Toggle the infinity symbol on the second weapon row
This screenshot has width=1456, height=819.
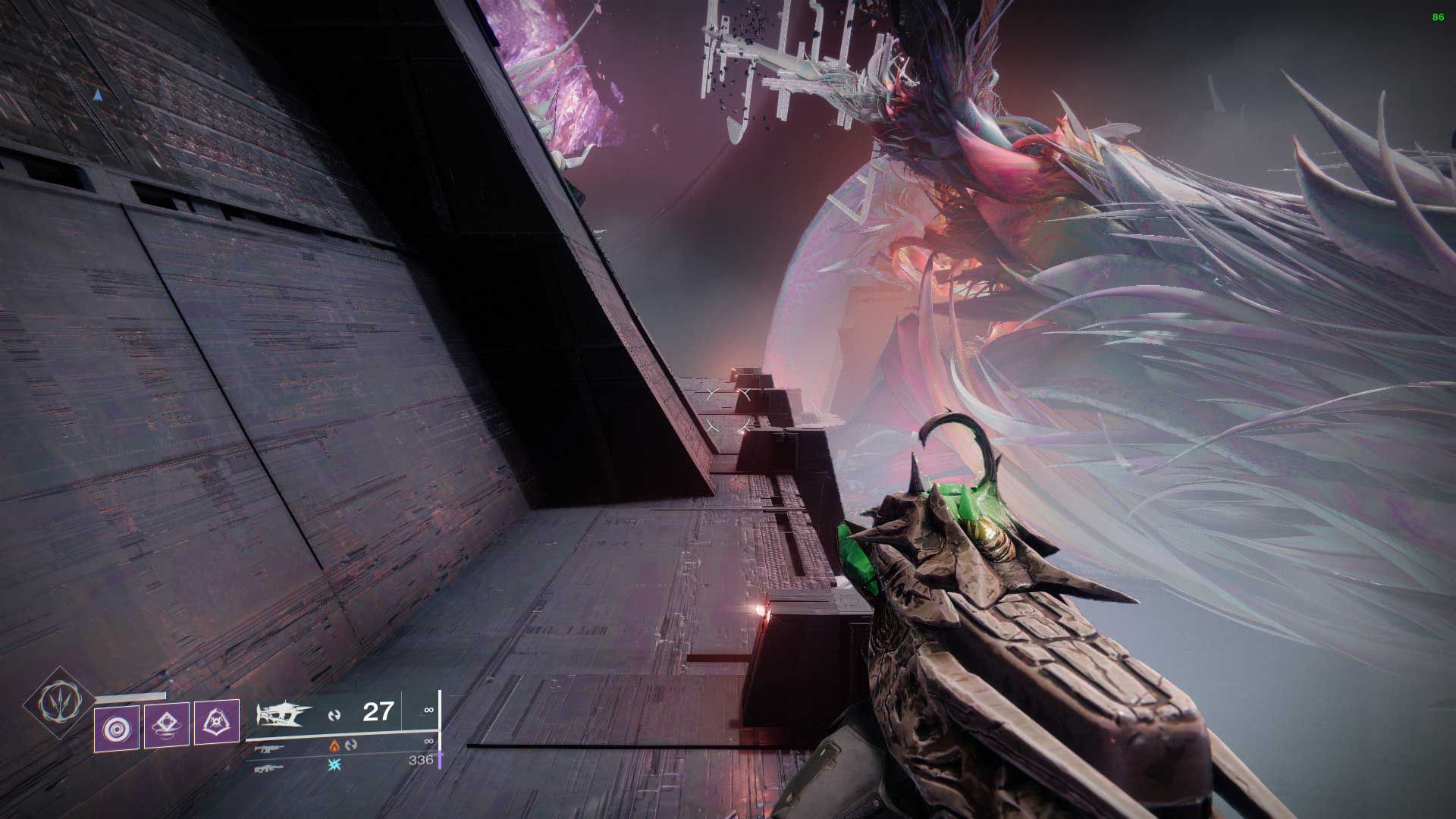coord(429,742)
